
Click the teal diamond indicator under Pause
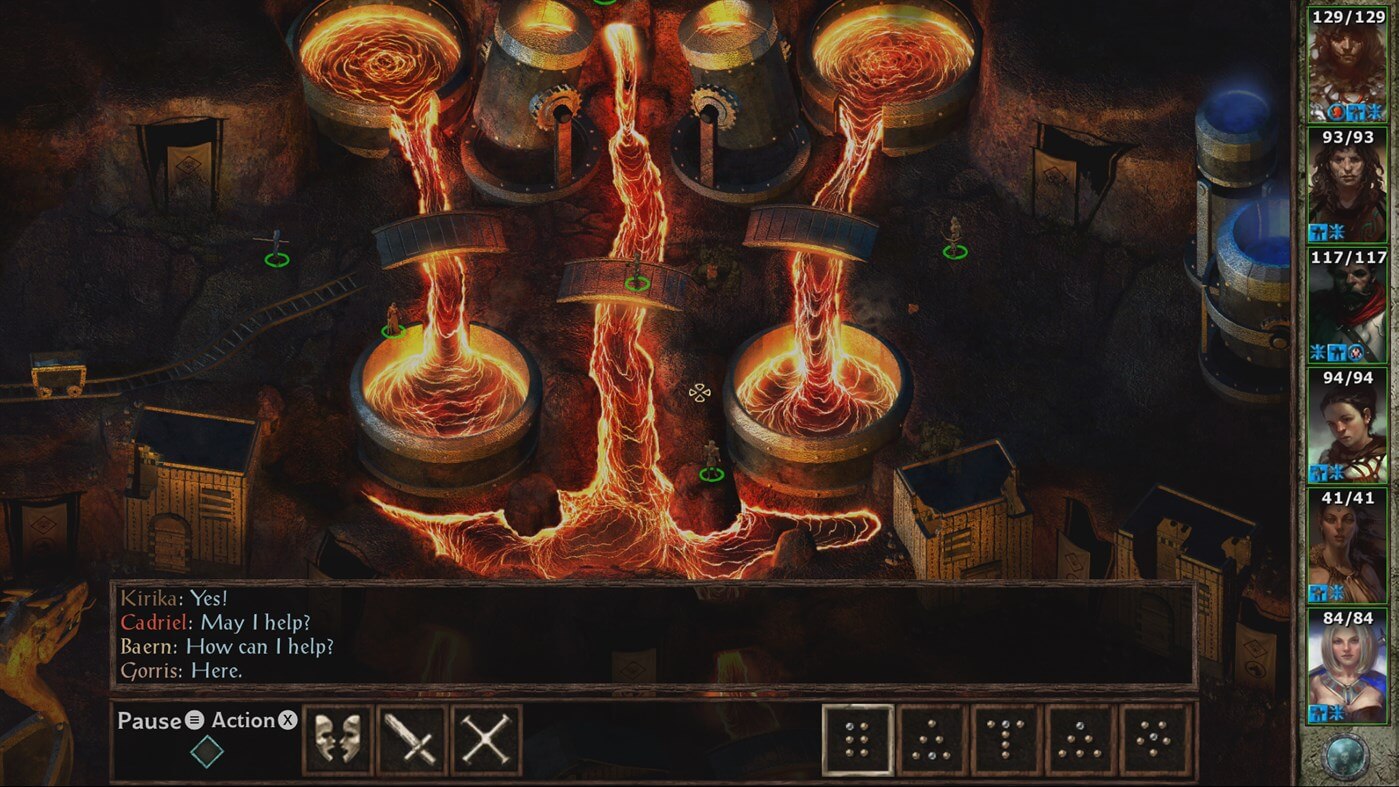[207, 751]
